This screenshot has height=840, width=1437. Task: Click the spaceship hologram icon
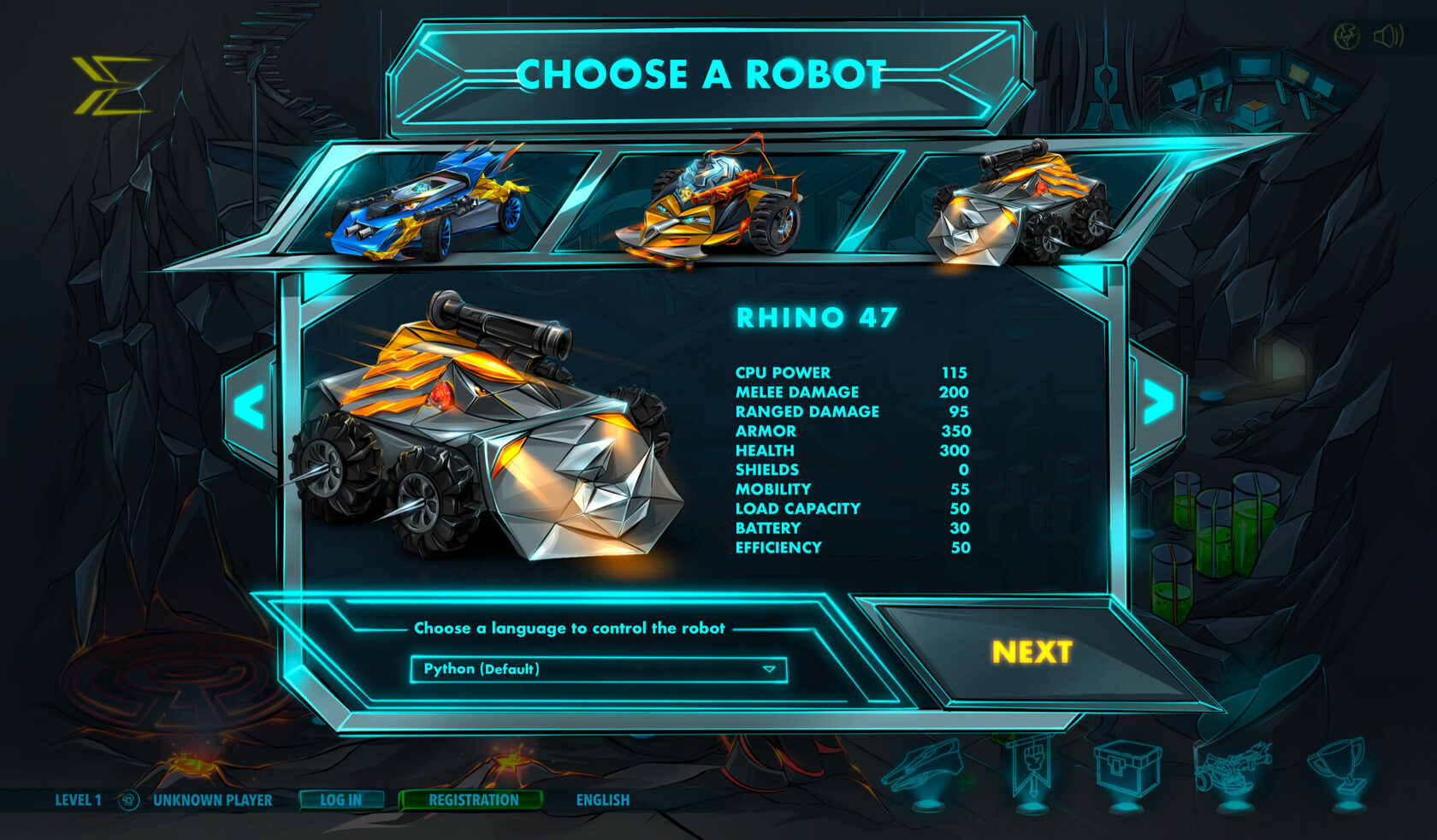pos(927,770)
